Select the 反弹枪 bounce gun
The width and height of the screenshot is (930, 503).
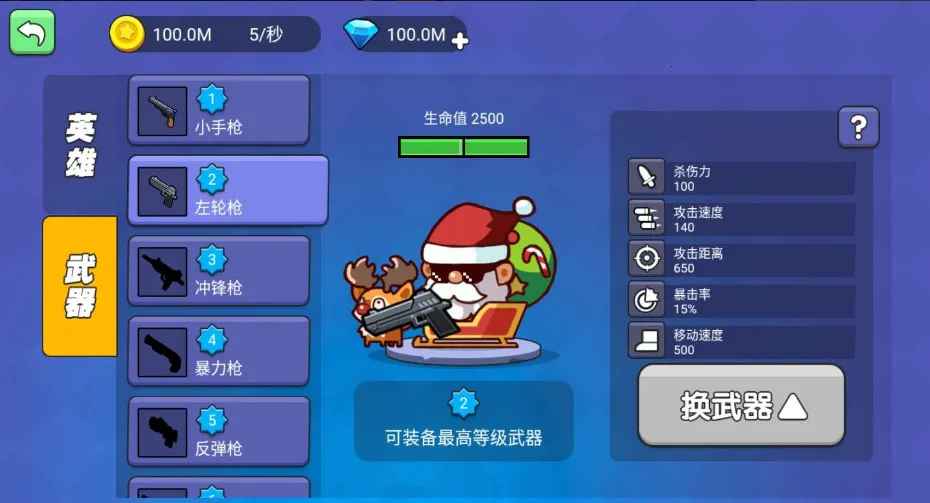[x=219, y=432]
